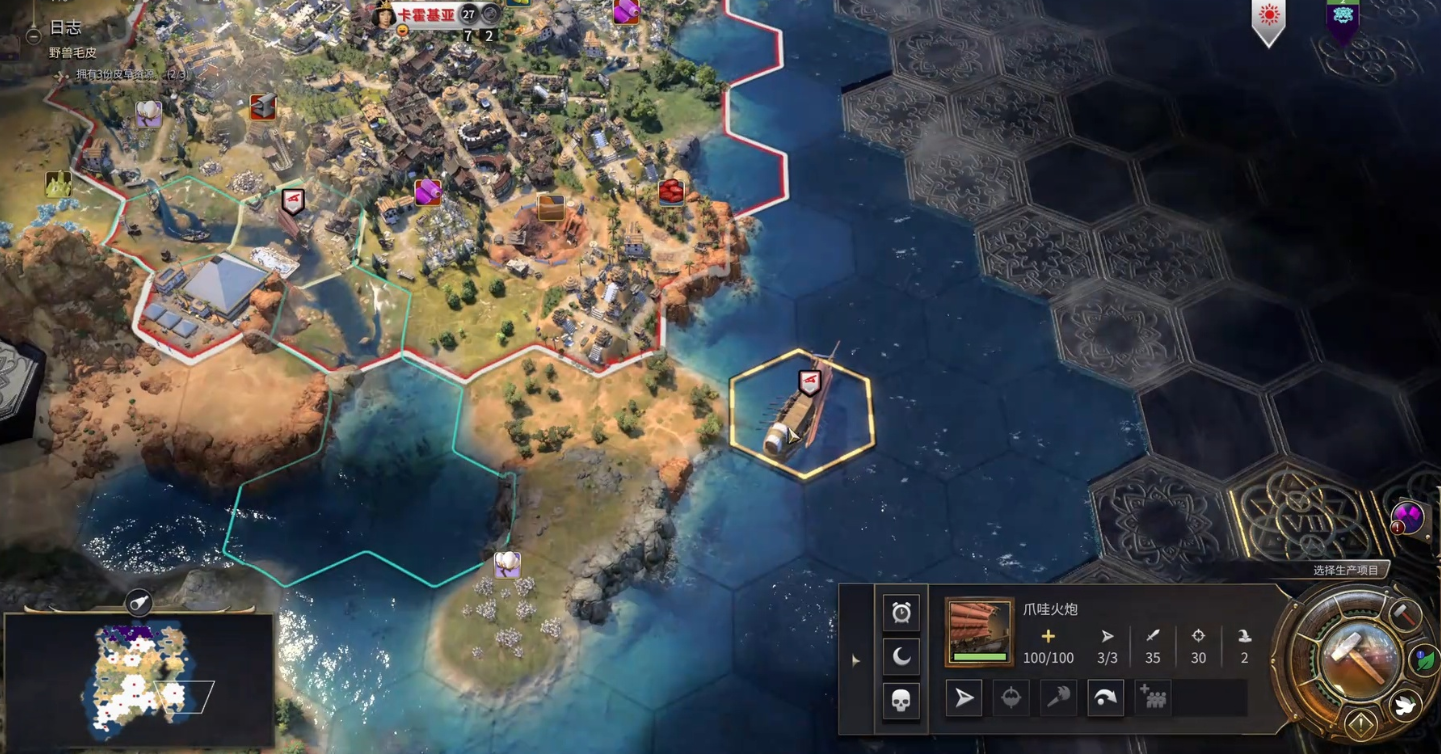The width and height of the screenshot is (1441, 754).
Task: Collapse the journal quest log
Action: tap(33, 33)
